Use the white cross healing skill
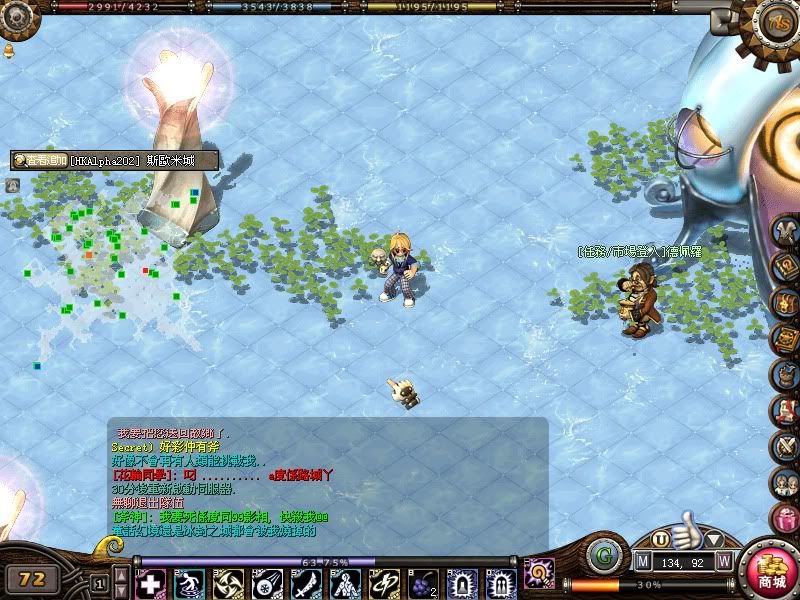Image resolution: width=800 pixels, height=600 pixels. coord(150,583)
